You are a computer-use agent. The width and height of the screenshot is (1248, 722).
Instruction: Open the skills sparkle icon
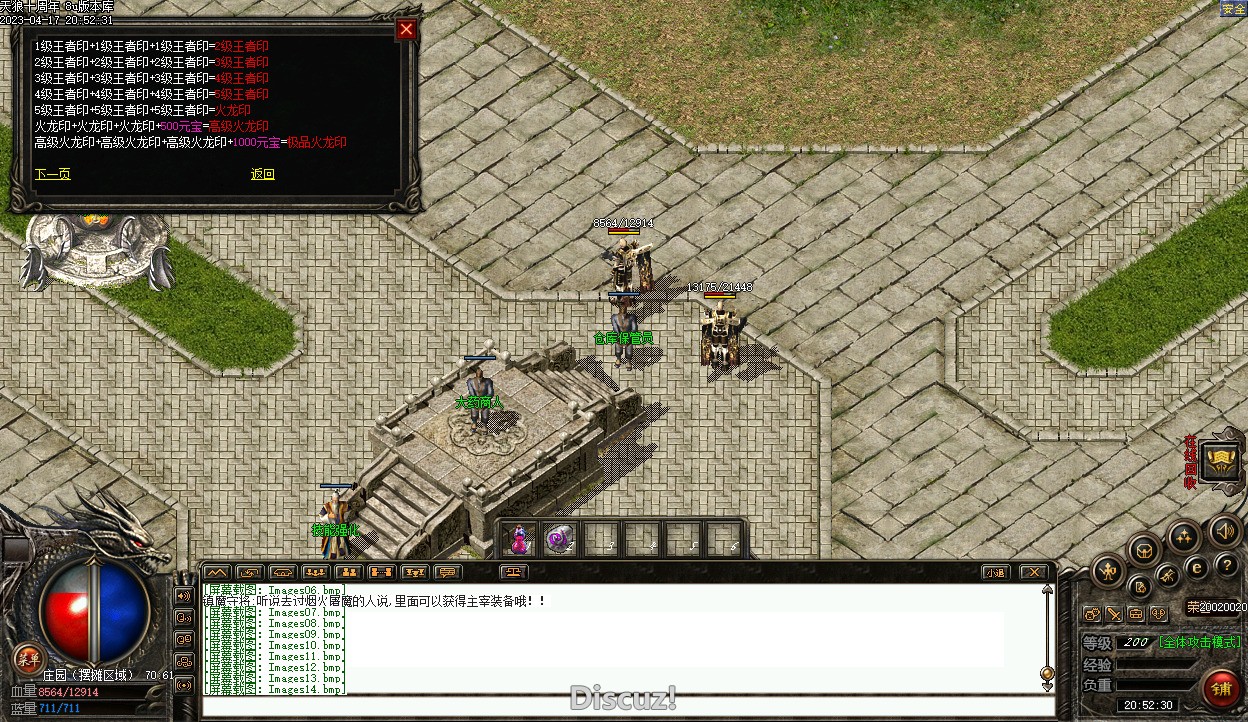coord(1184,537)
